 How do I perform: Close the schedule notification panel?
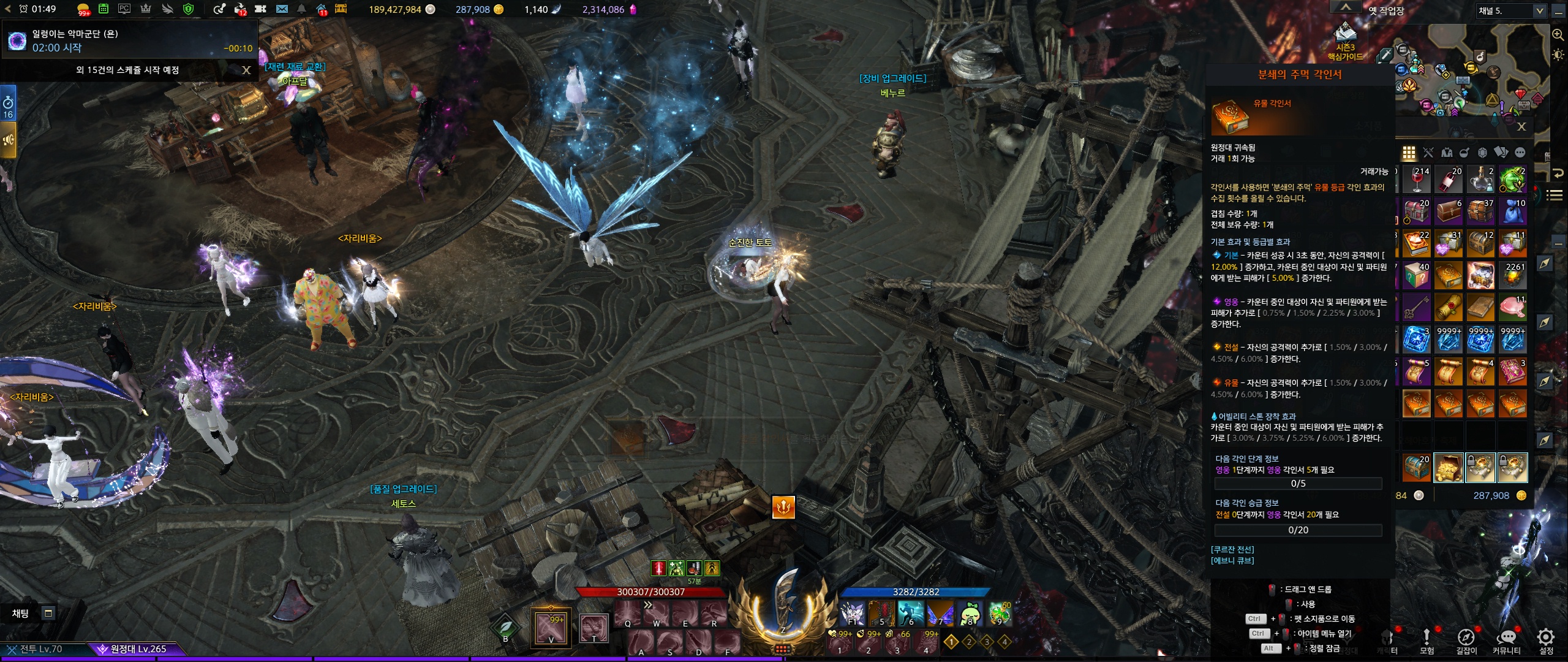tap(246, 70)
